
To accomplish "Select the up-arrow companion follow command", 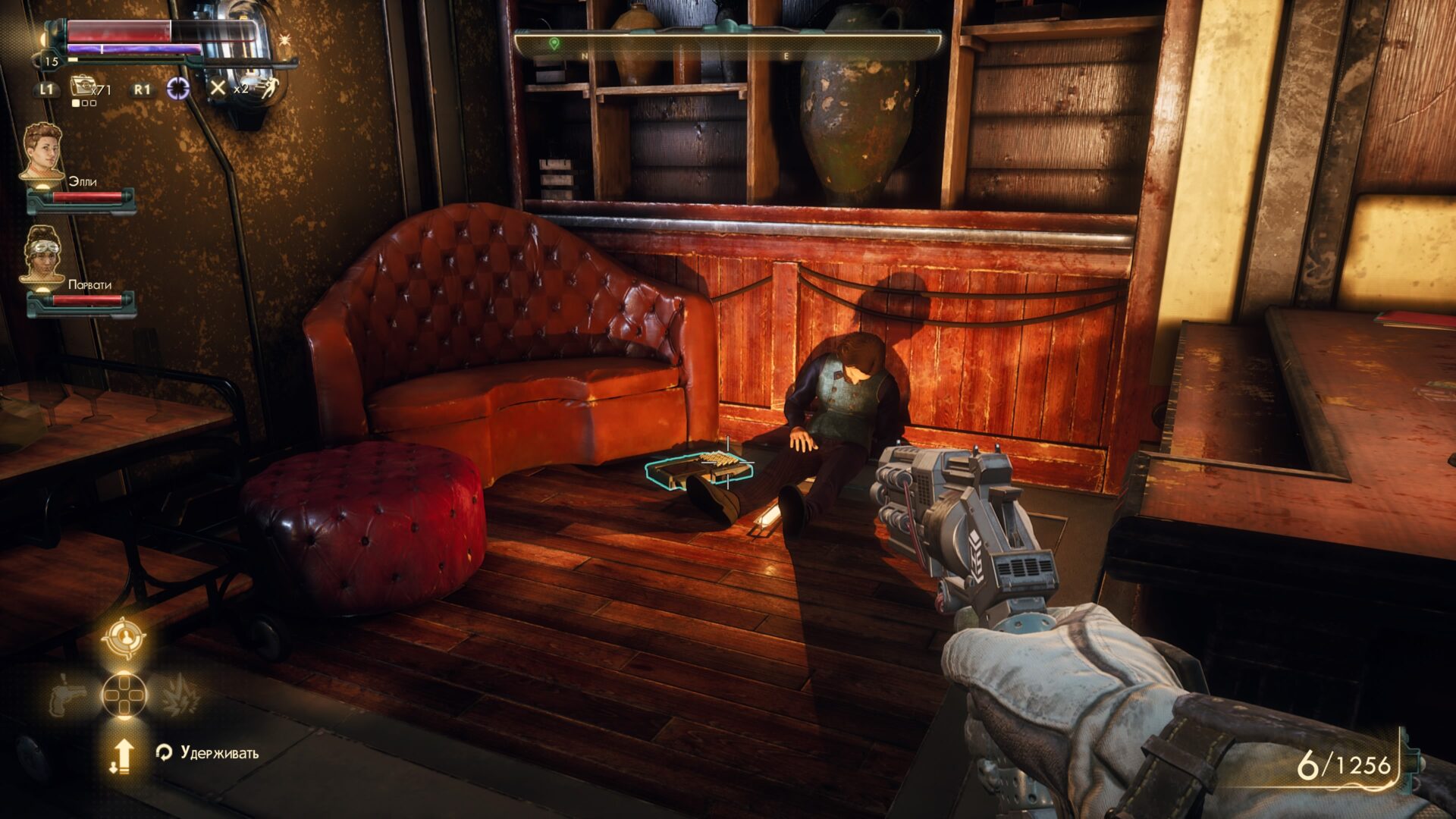I will pyautogui.click(x=122, y=755).
